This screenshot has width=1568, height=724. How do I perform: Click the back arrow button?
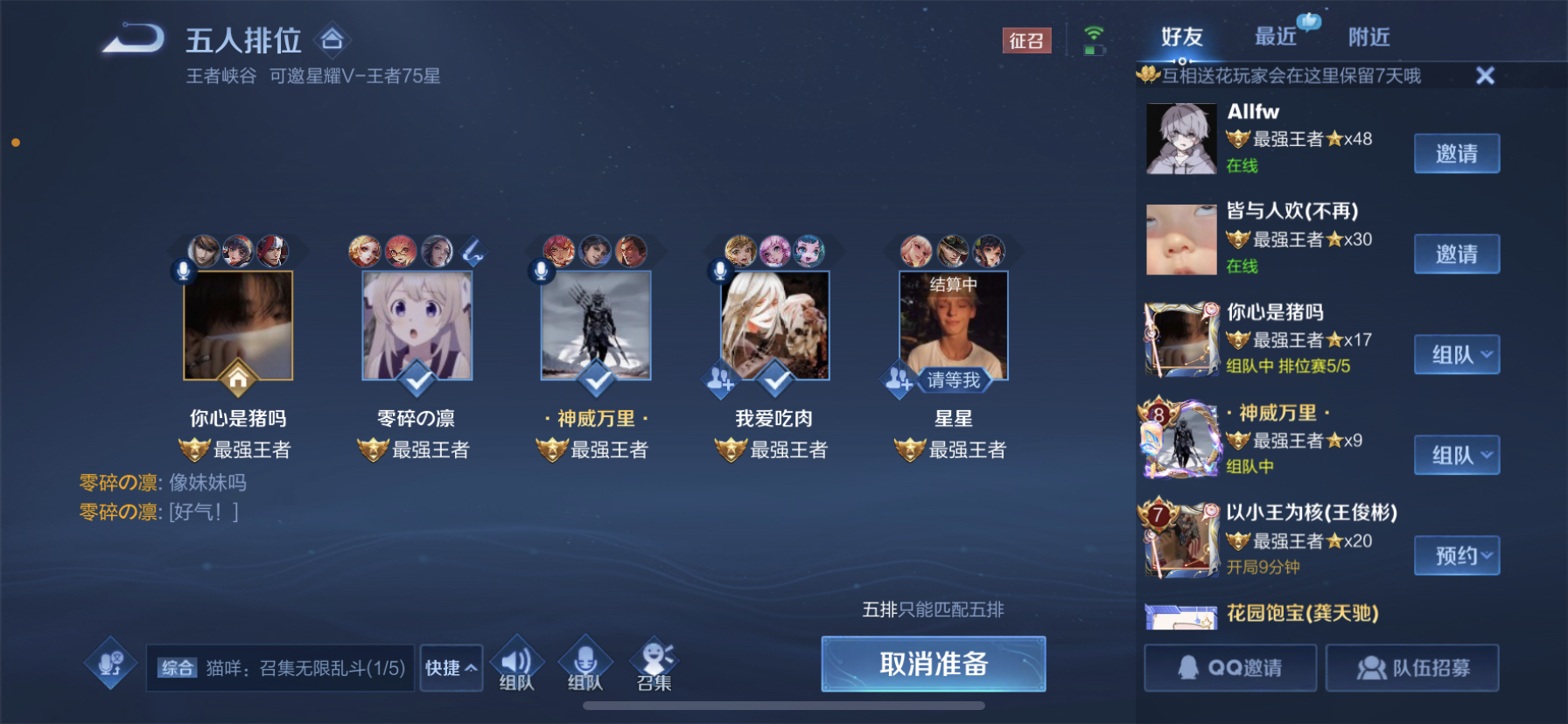pyautogui.click(x=133, y=40)
